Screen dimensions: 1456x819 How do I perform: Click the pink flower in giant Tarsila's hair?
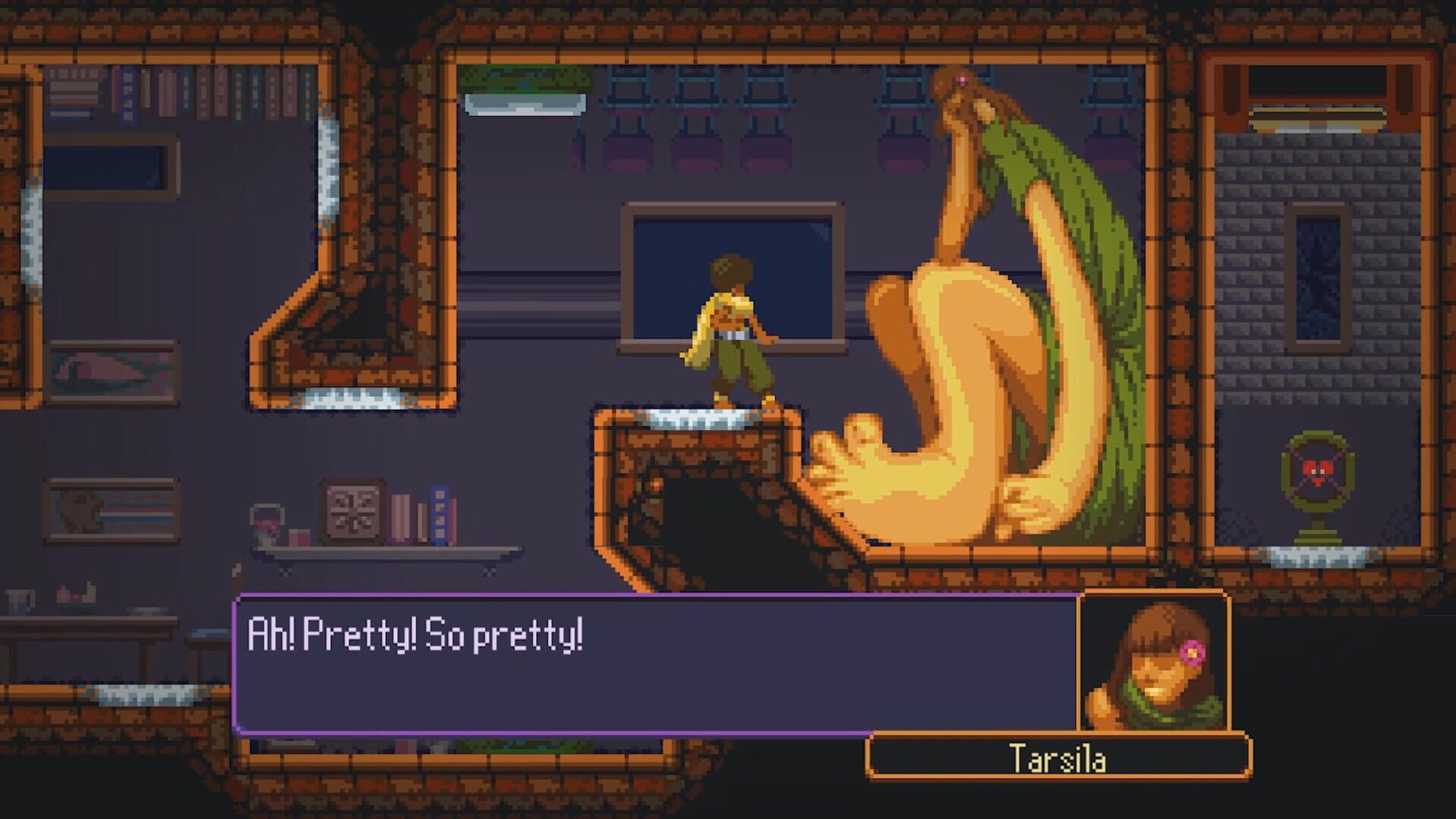point(963,77)
